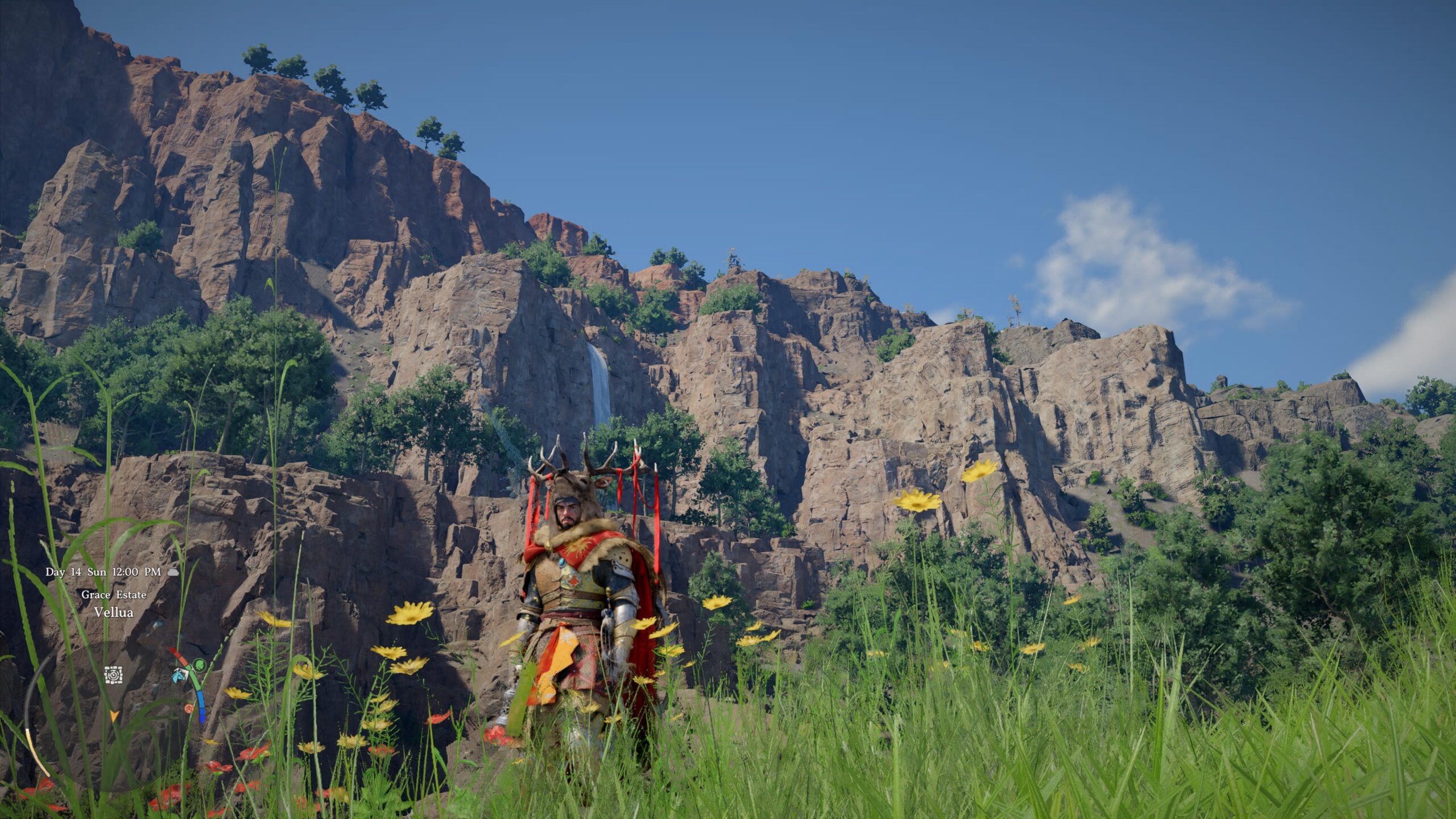Viewport: 1456px width, 819px height.
Task: Select the orange house marker on the minimap
Action: click(189, 709)
